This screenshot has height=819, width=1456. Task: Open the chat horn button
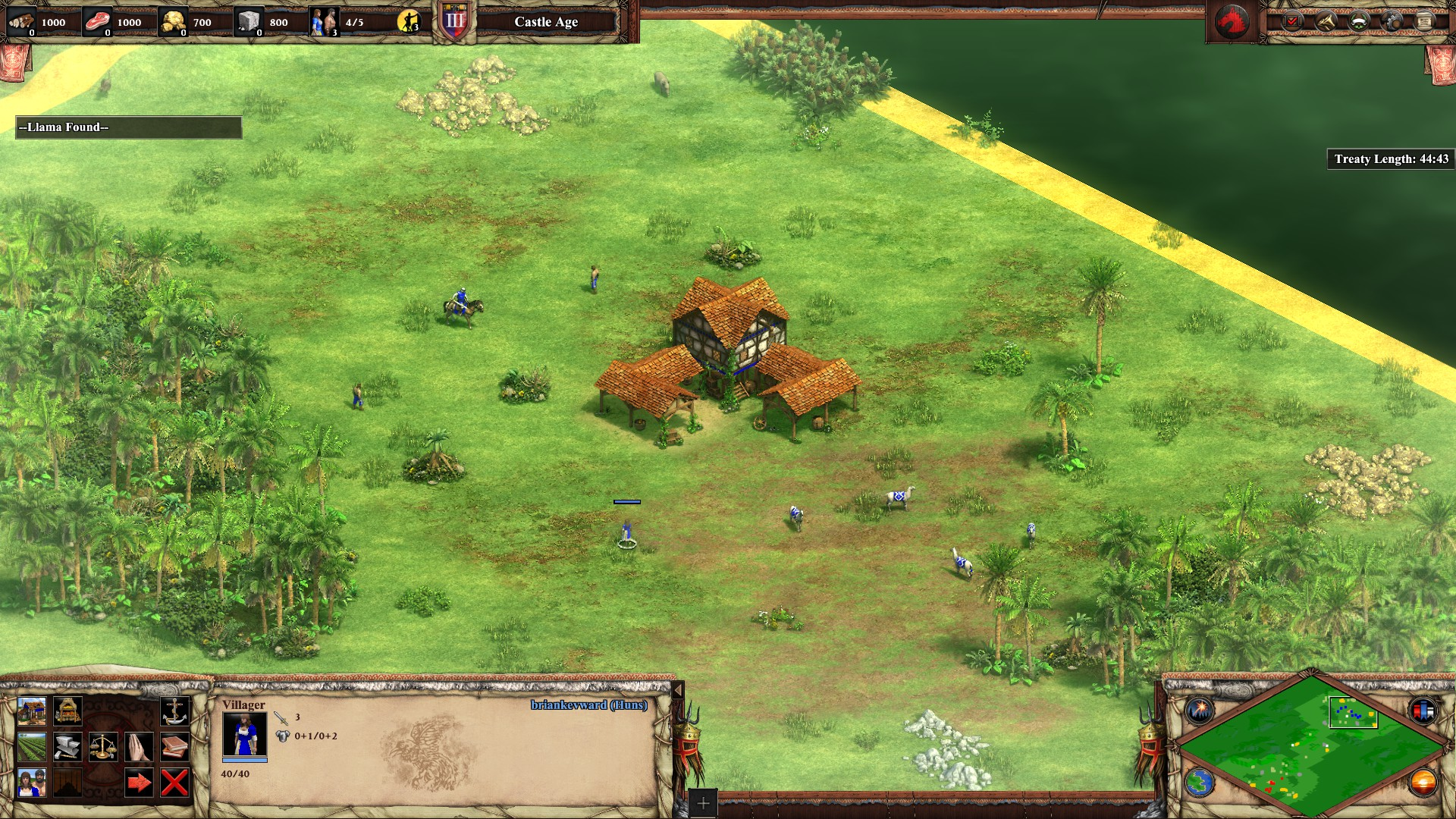(x=1326, y=21)
